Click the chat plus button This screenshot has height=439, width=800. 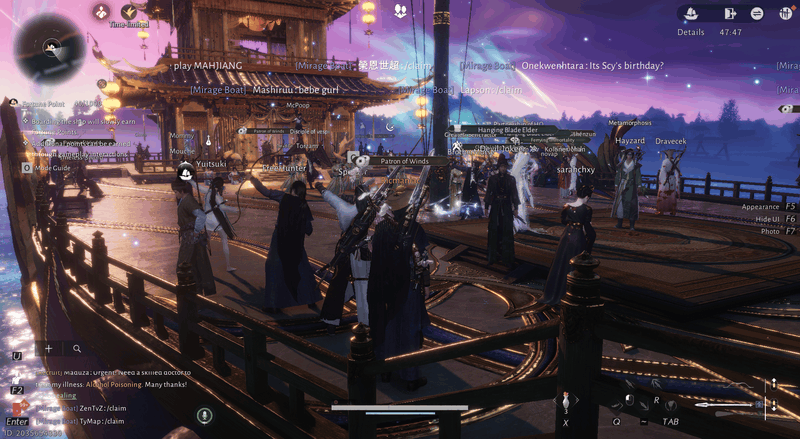[x=49, y=349]
